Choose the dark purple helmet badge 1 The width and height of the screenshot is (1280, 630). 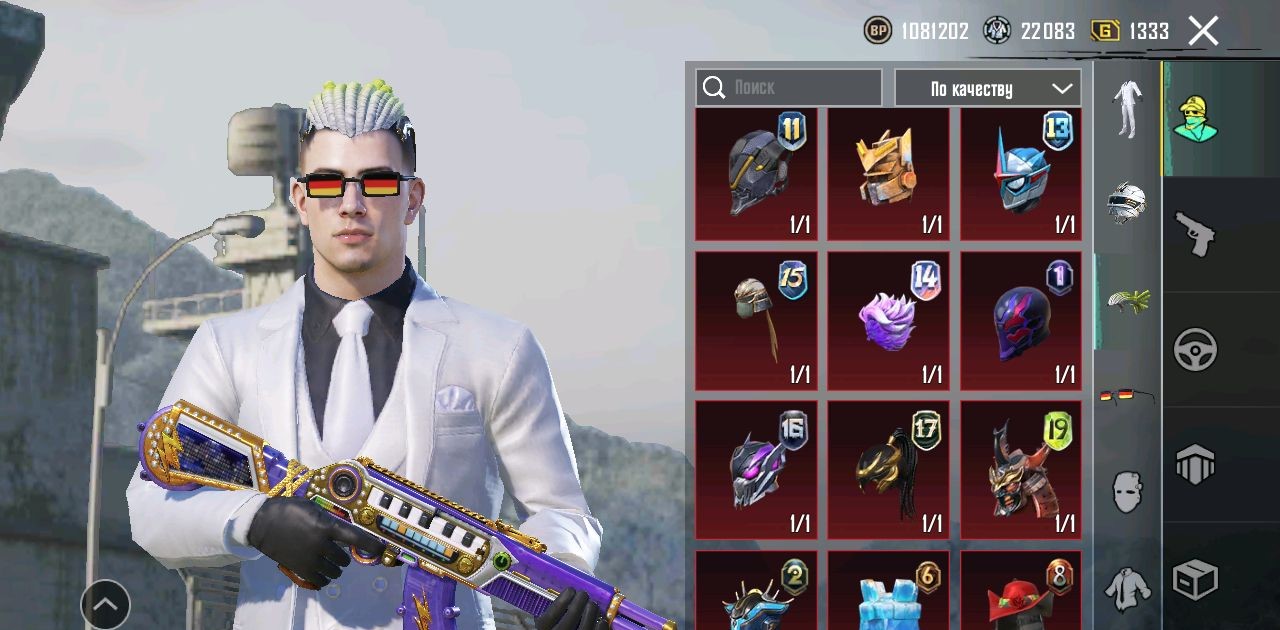[1021, 320]
